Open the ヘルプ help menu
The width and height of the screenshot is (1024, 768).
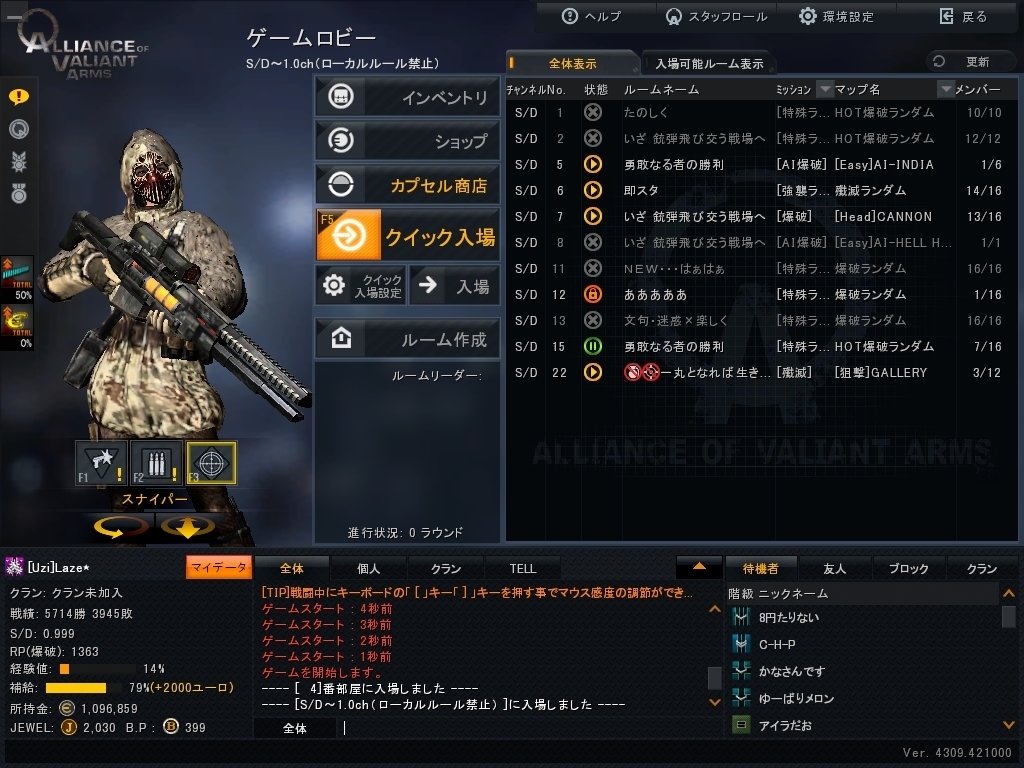592,16
